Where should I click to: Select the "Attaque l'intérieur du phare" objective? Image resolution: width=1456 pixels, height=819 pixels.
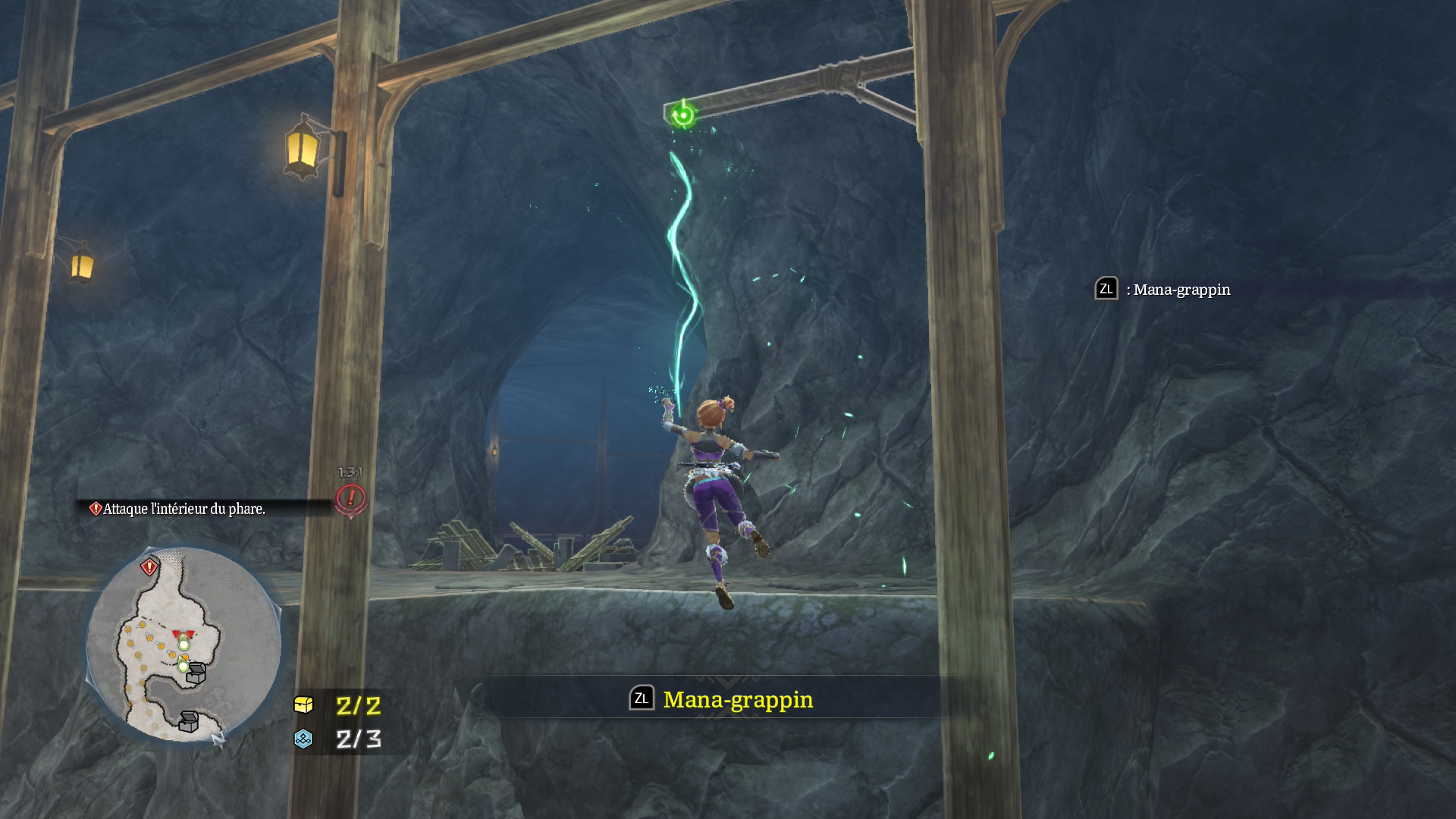coord(184,509)
